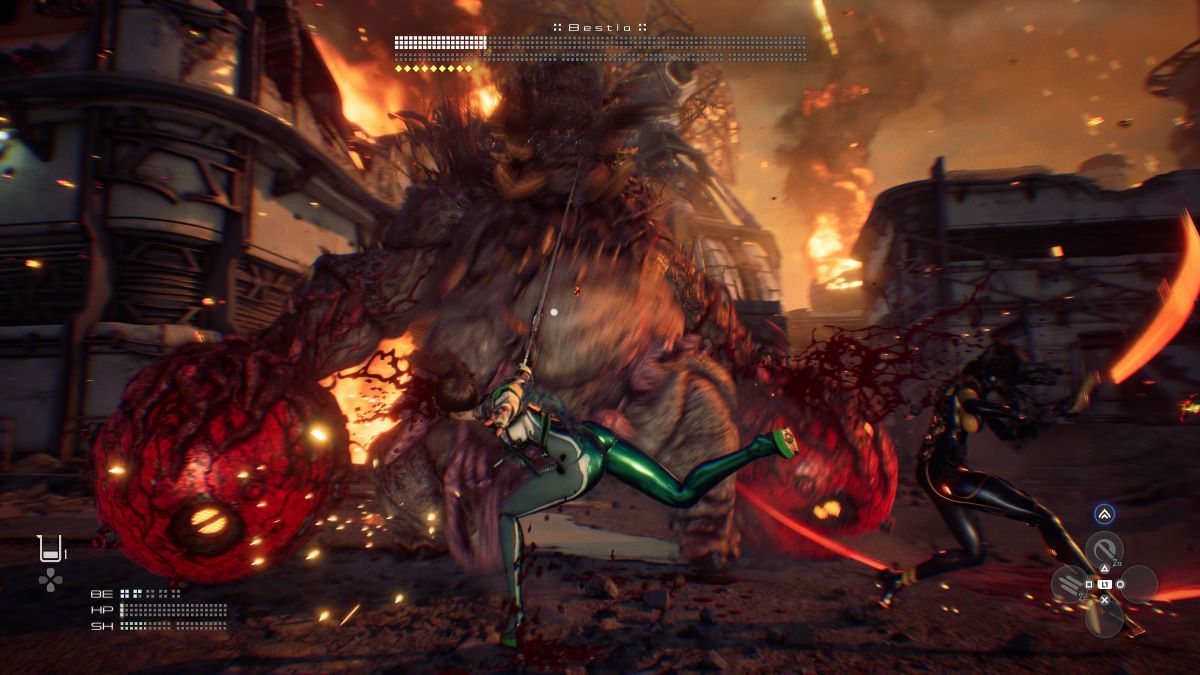Select the triple slash Beta skill
The image size is (1200, 675).
(1071, 582)
